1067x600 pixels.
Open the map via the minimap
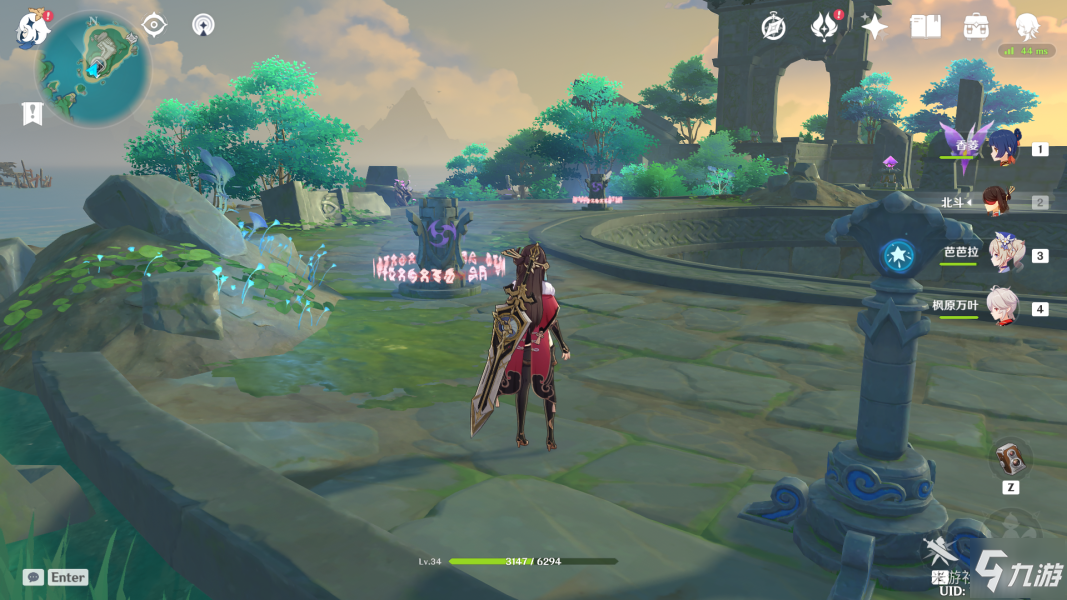coord(93,68)
